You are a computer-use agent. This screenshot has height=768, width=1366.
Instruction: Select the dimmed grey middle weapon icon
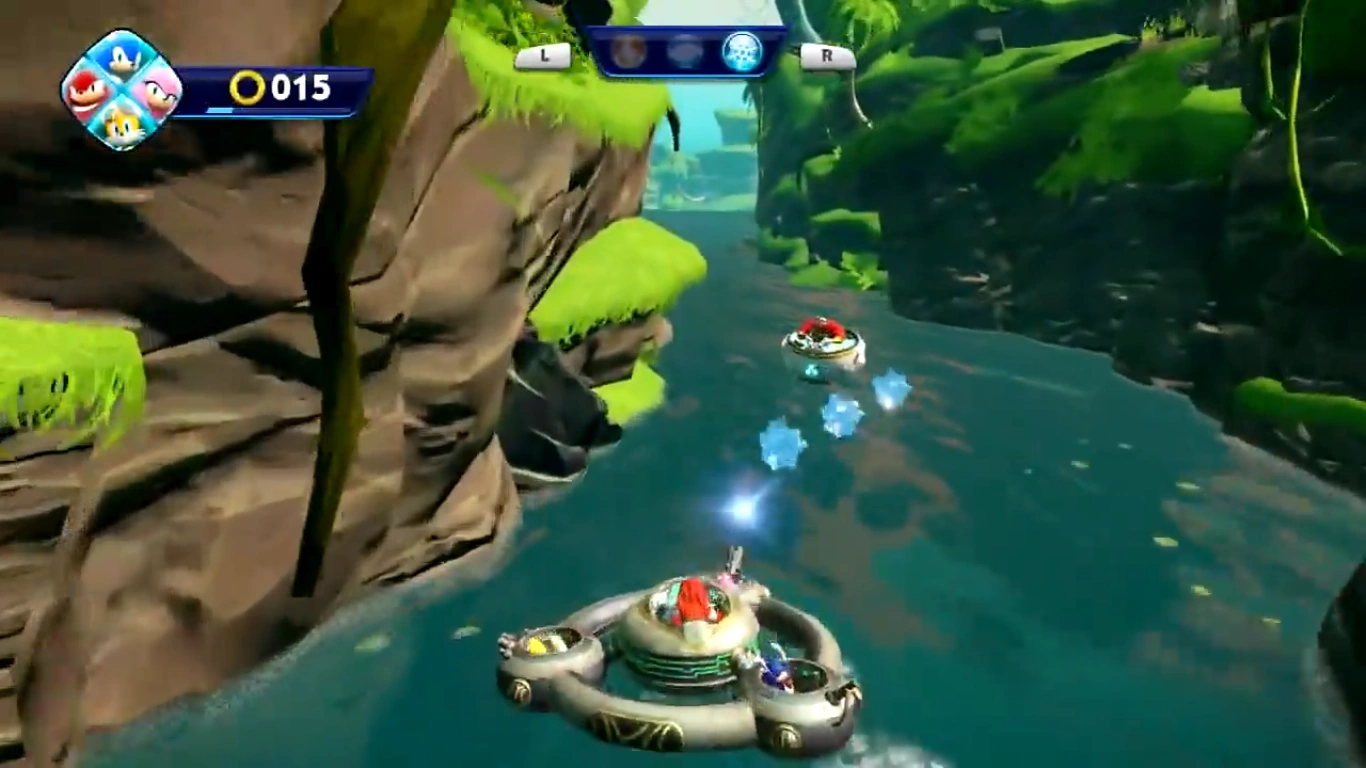[x=685, y=51]
